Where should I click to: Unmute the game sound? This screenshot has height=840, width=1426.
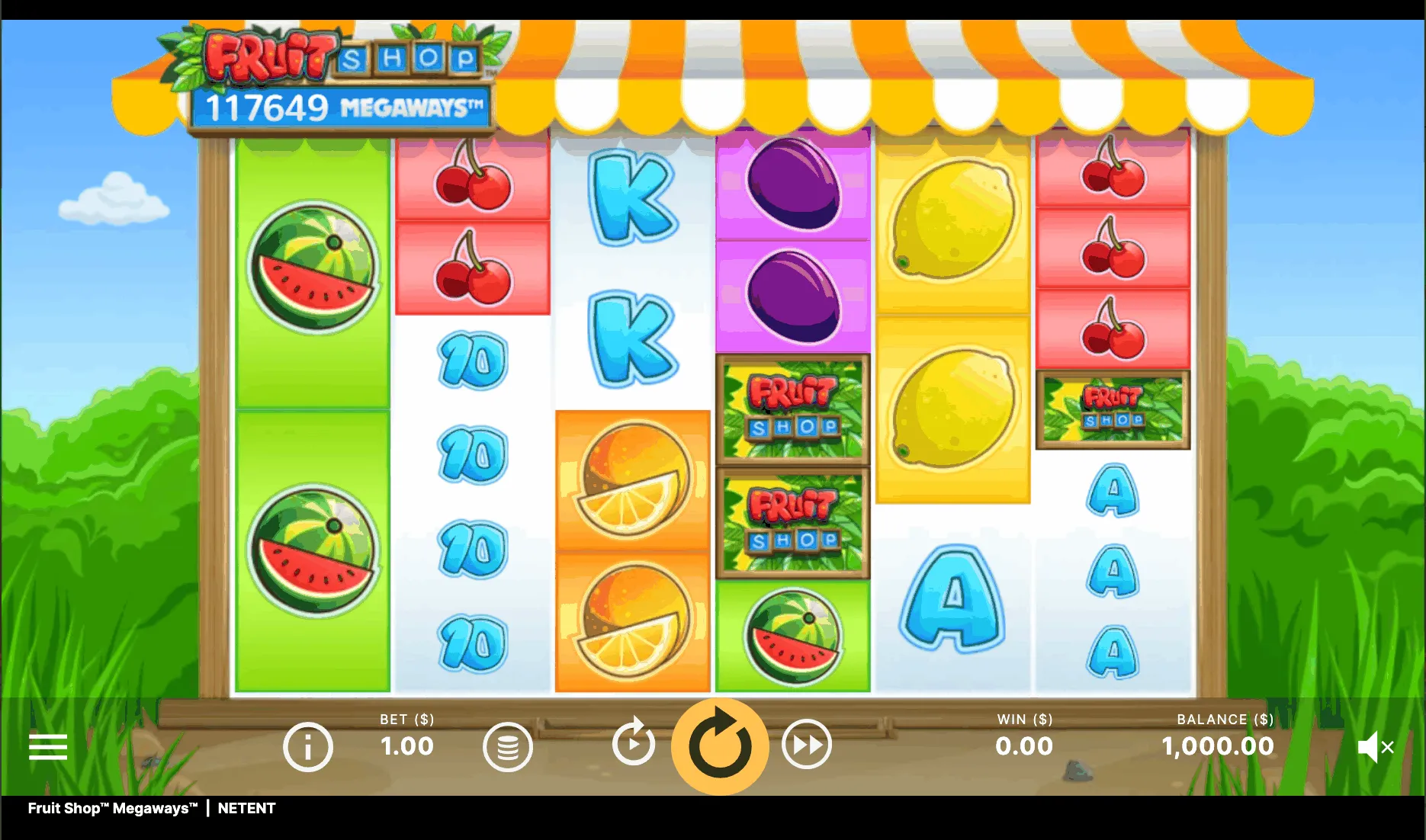coord(1377,746)
